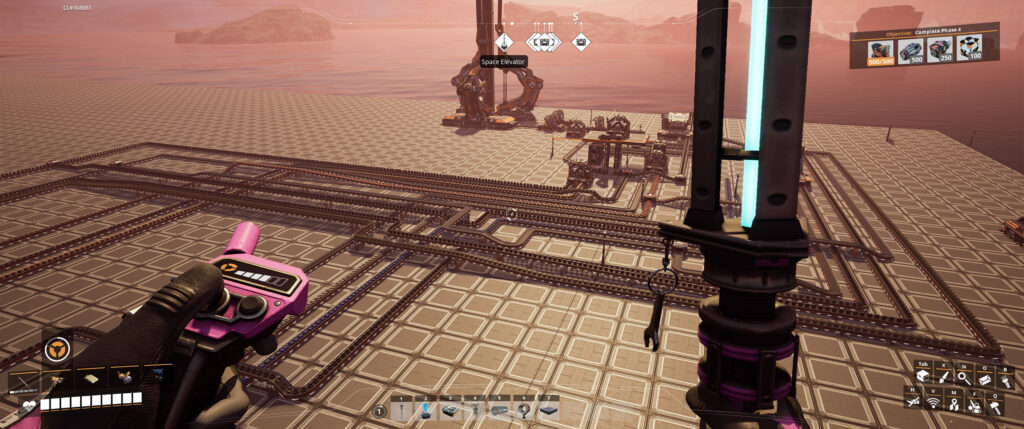Click the crossed-out airplane shortcut icon

pyautogui.click(x=914, y=402)
